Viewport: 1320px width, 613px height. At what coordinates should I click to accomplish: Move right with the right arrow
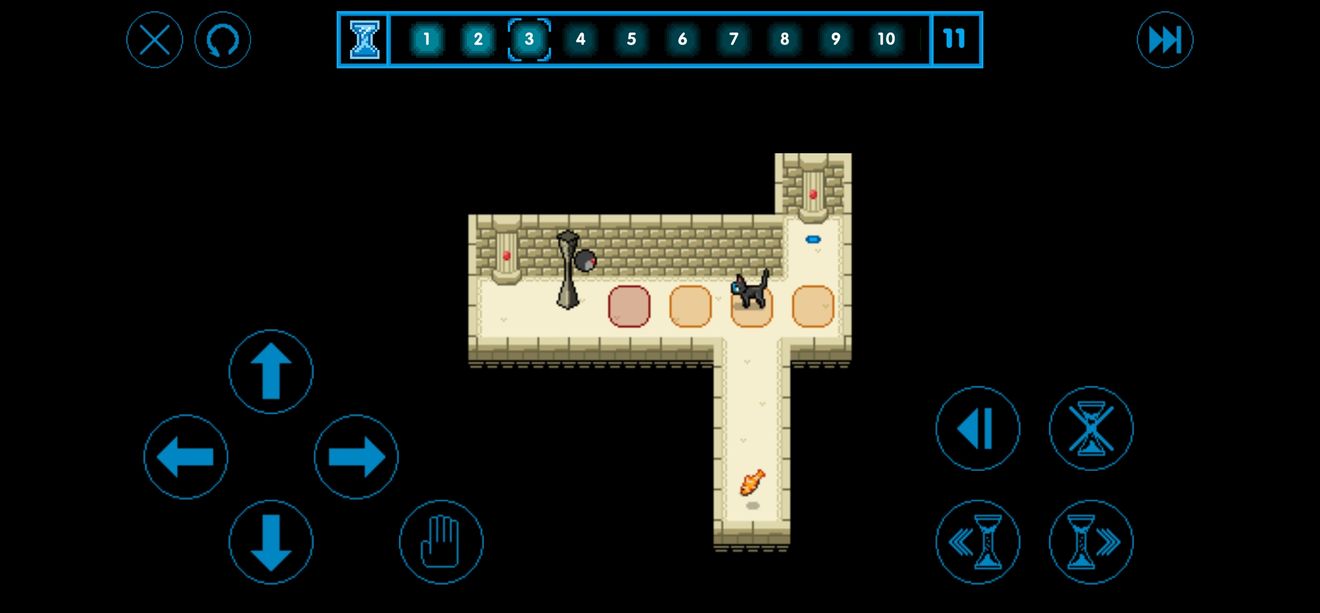click(x=356, y=457)
